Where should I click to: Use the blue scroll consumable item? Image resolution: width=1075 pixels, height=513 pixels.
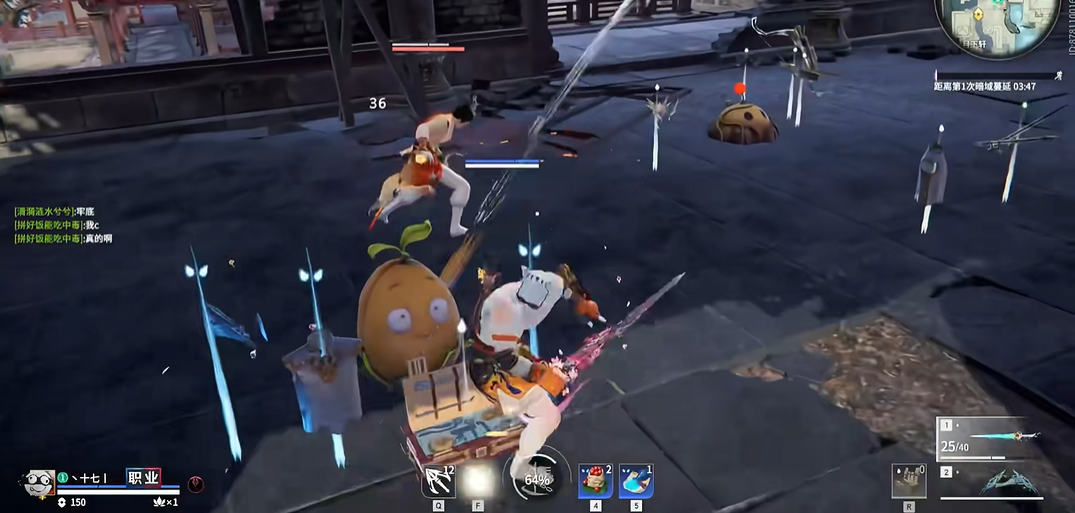pos(636,481)
